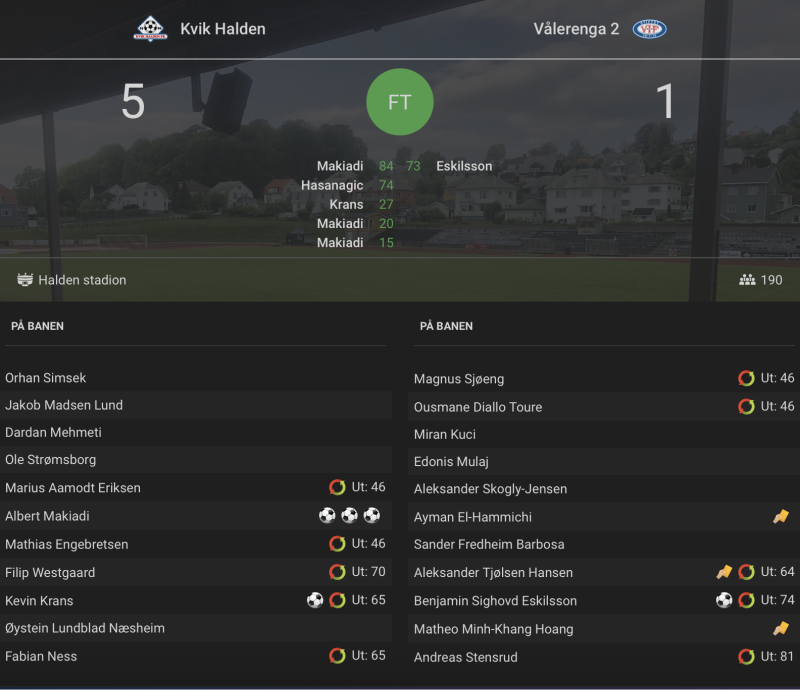Click goal scorer Hasanagic in the summary
Screen dimensions: 800x690
(x=332, y=185)
